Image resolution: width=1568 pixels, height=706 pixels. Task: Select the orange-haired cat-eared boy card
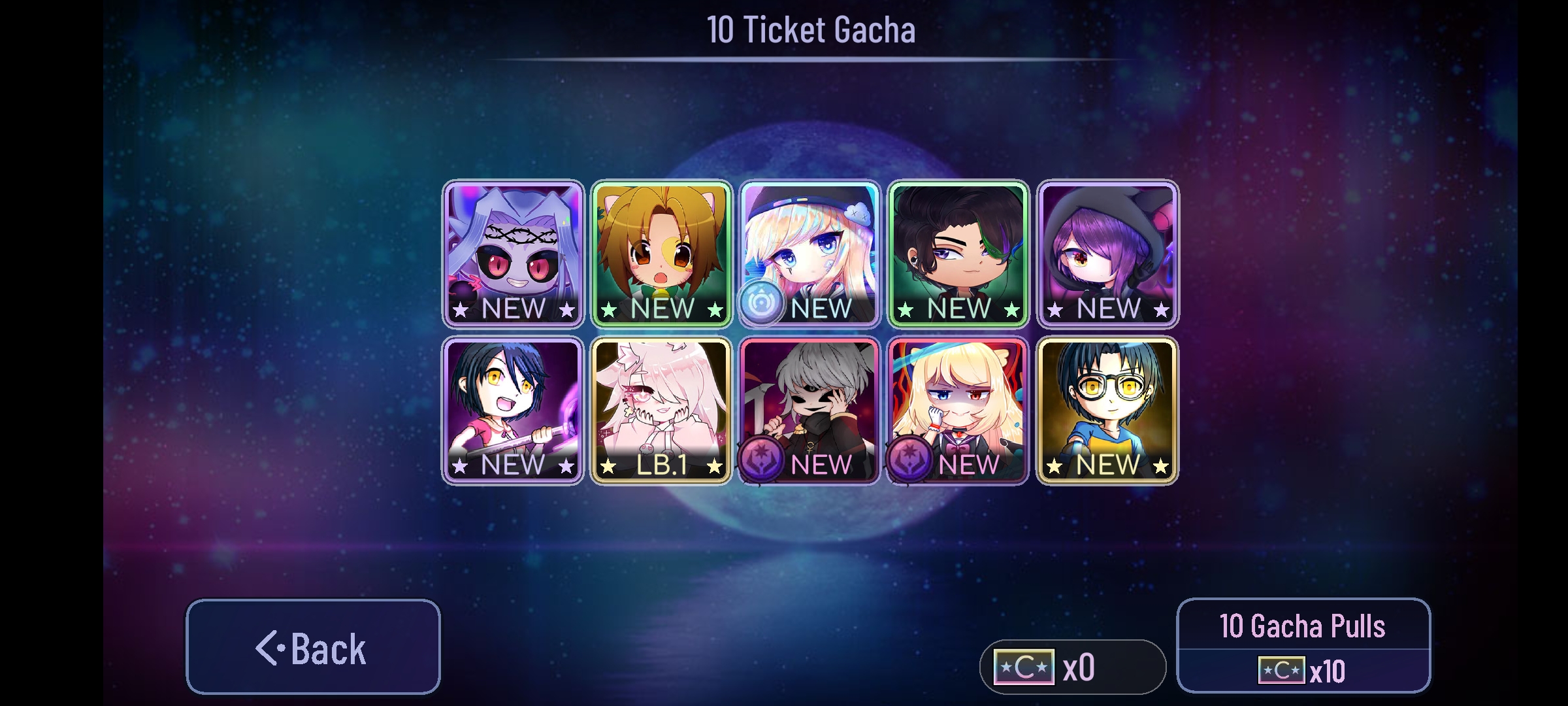[662, 248]
